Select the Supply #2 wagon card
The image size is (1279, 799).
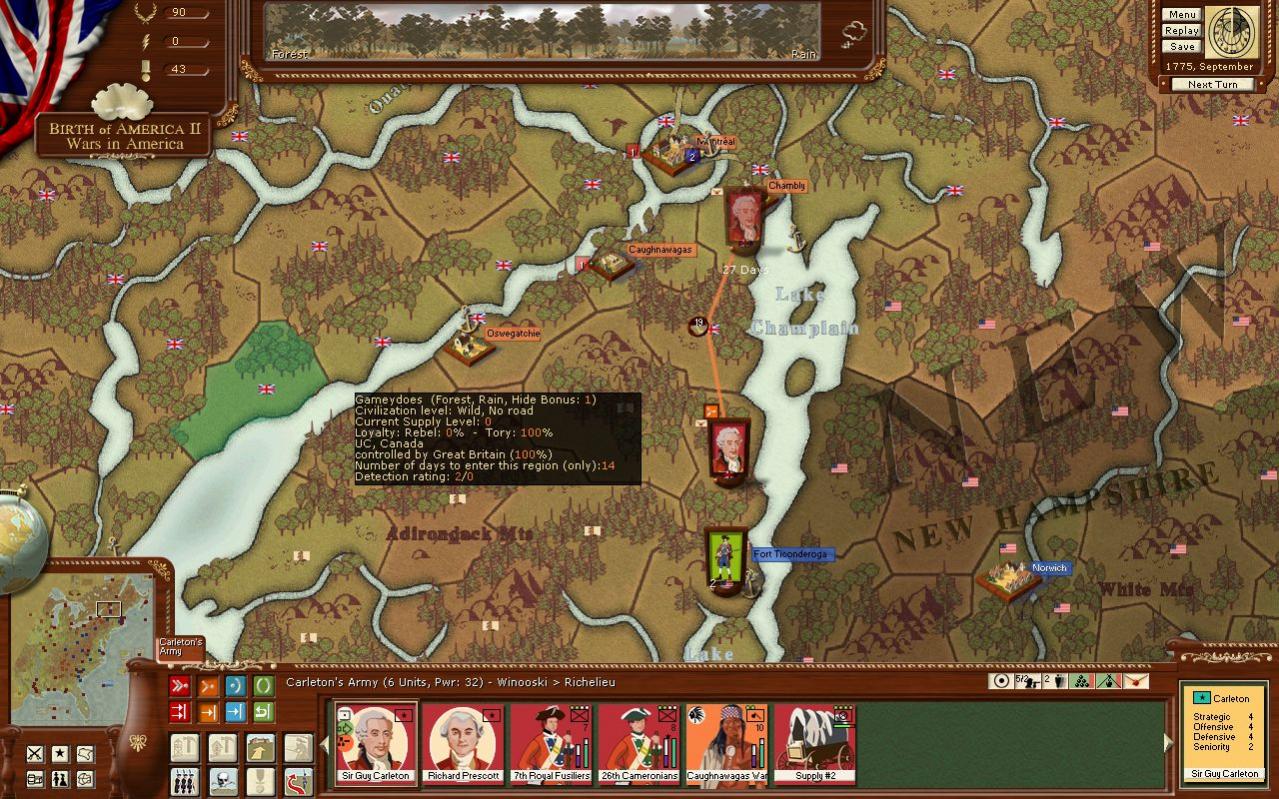pos(815,743)
